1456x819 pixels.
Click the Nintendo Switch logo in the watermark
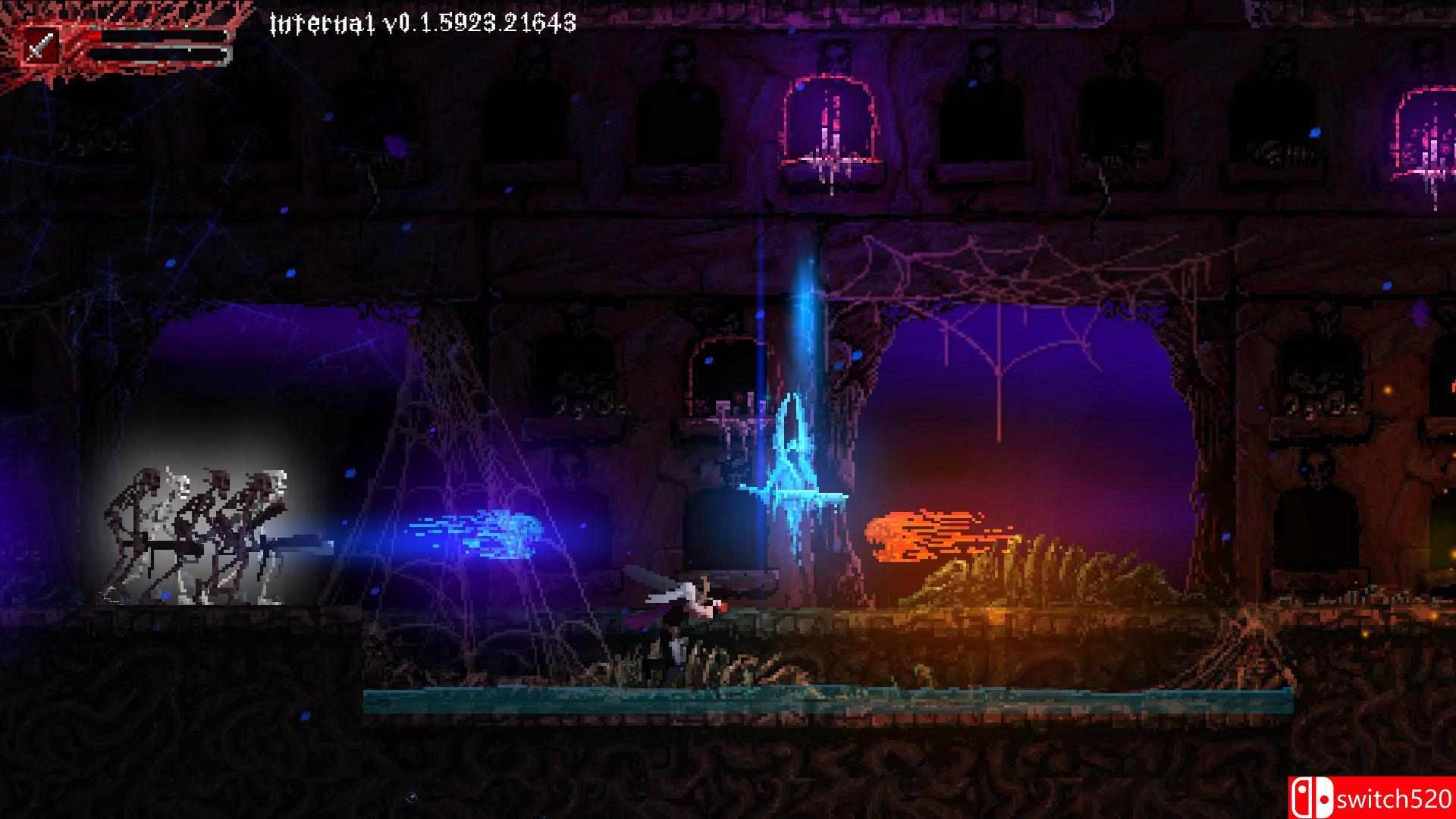pos(1313,798)
